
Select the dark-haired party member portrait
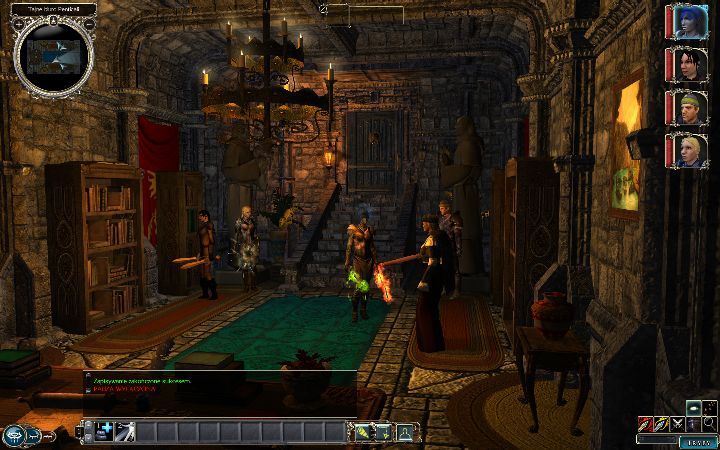click(x=689, y=66)
